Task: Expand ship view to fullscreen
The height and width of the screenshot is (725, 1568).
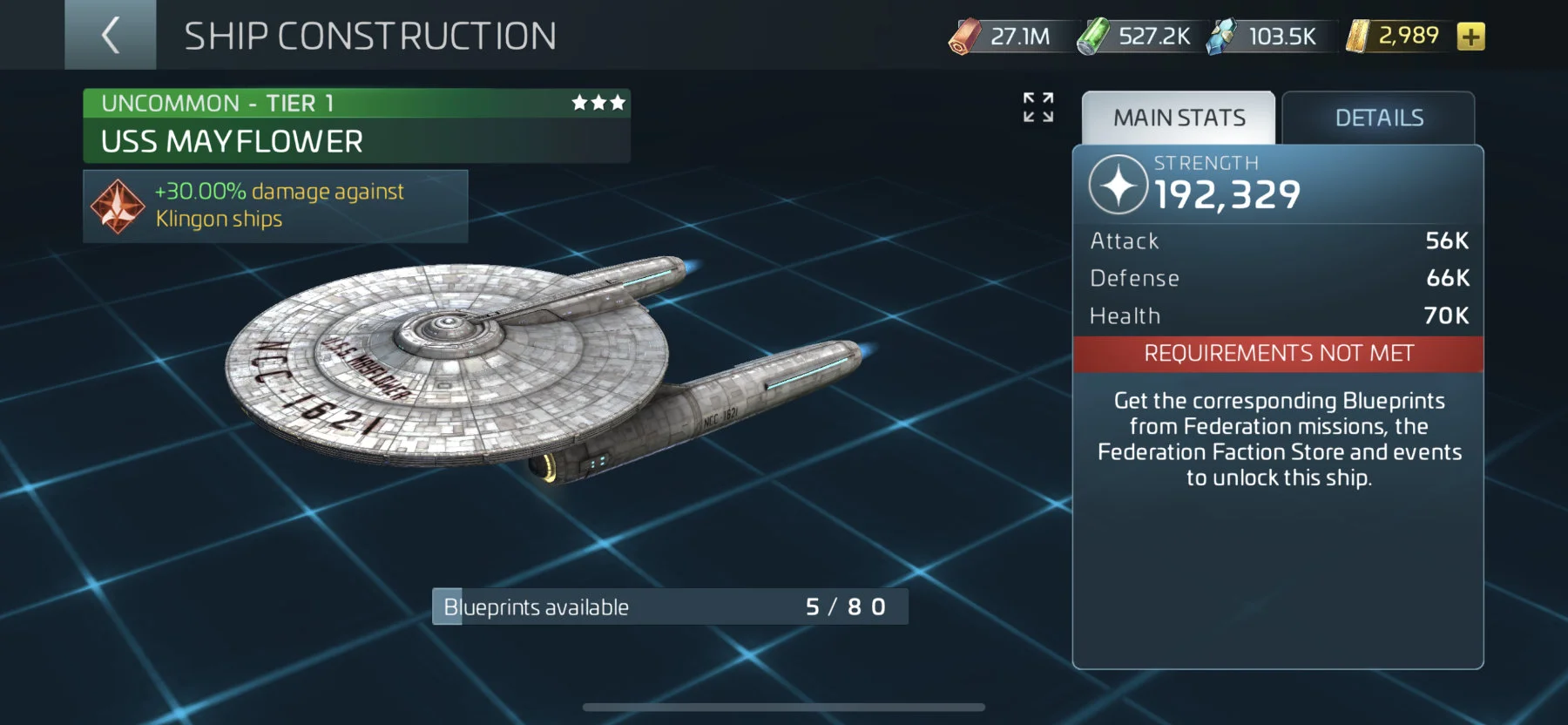Action: click(1037, 107)
